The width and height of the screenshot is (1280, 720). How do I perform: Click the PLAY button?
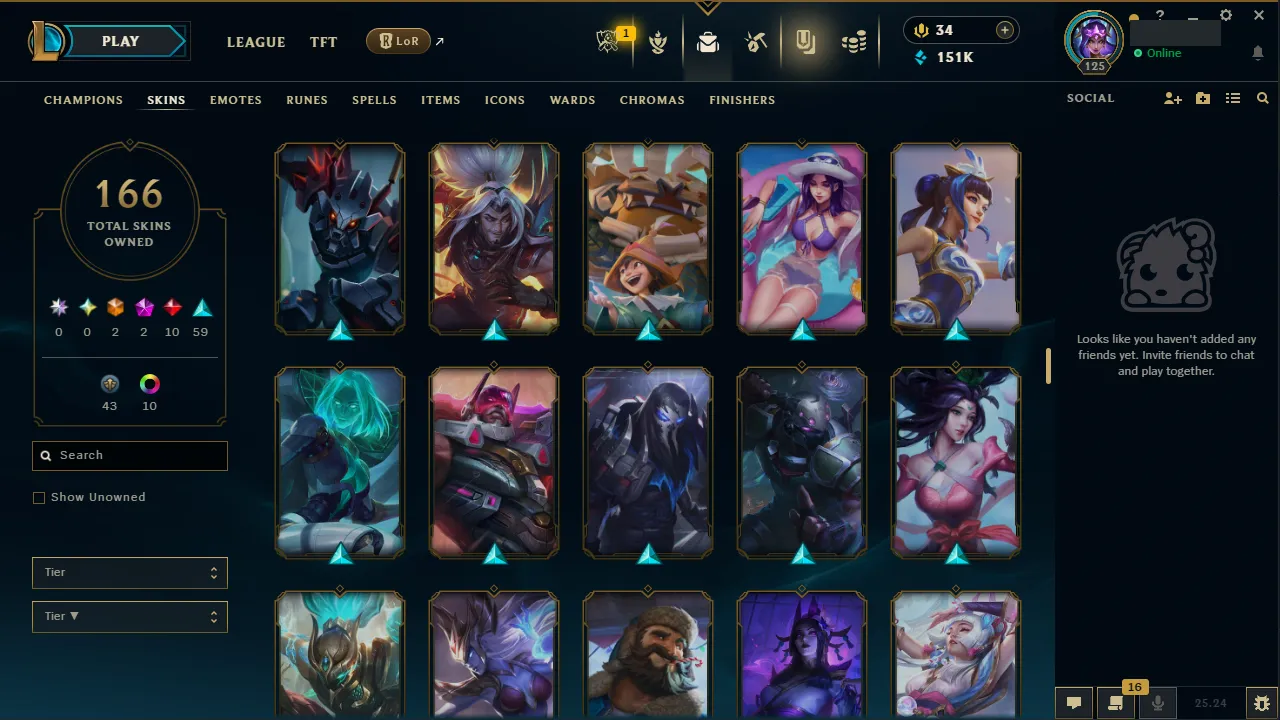pos(119,41)
